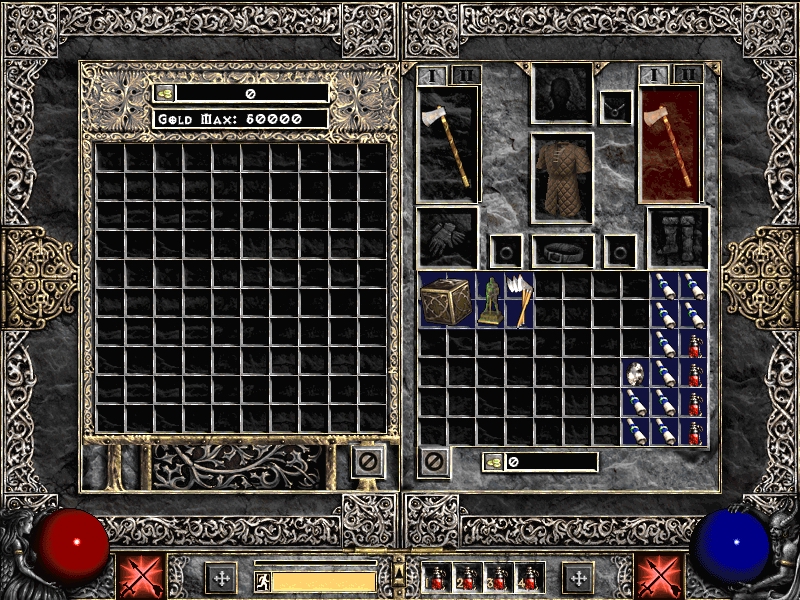Select the axe in the red right weapon slot

(x=669, y=142)
